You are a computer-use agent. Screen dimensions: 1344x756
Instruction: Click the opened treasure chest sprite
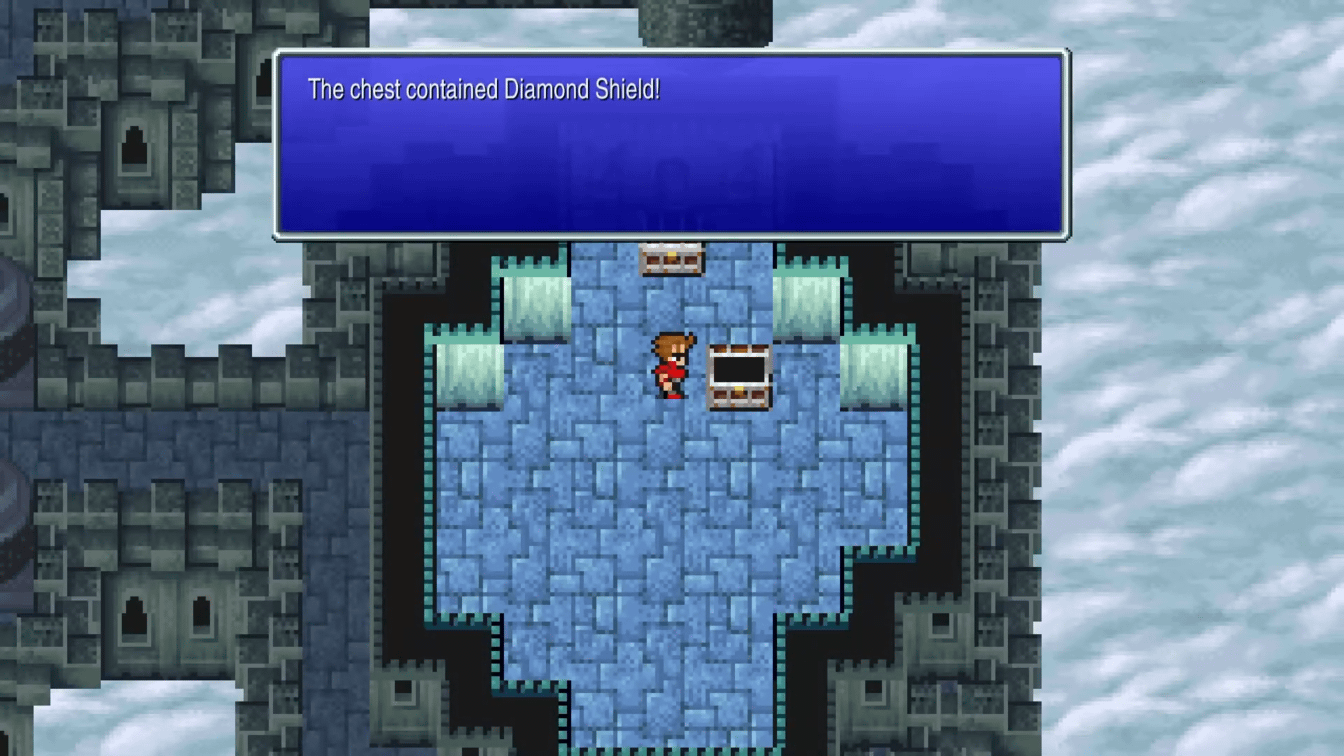pos(738,378)
